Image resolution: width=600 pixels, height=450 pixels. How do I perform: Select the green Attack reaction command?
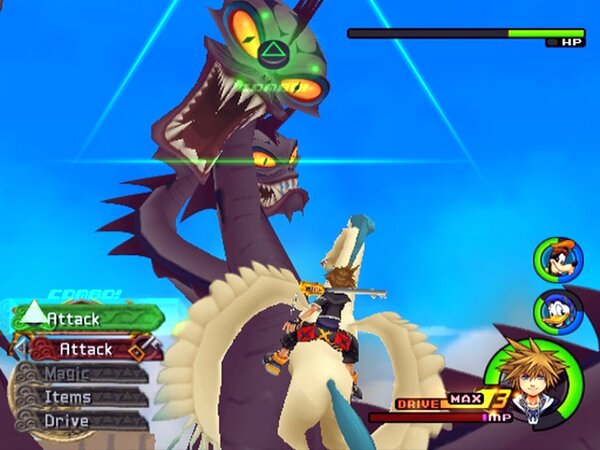pyautogui.click(x=87, y=319)
